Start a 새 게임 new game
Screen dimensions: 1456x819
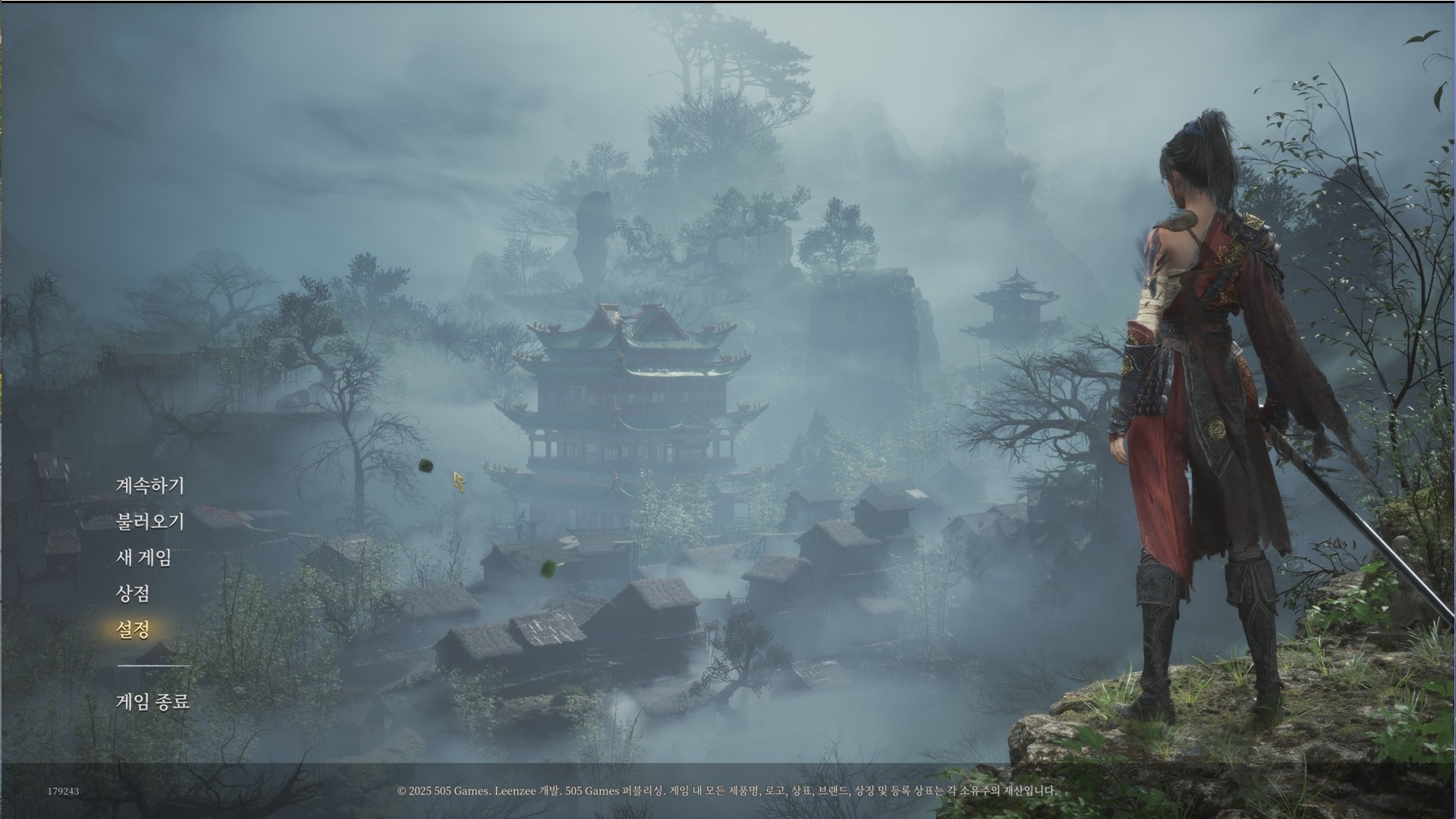pos(143,557)
